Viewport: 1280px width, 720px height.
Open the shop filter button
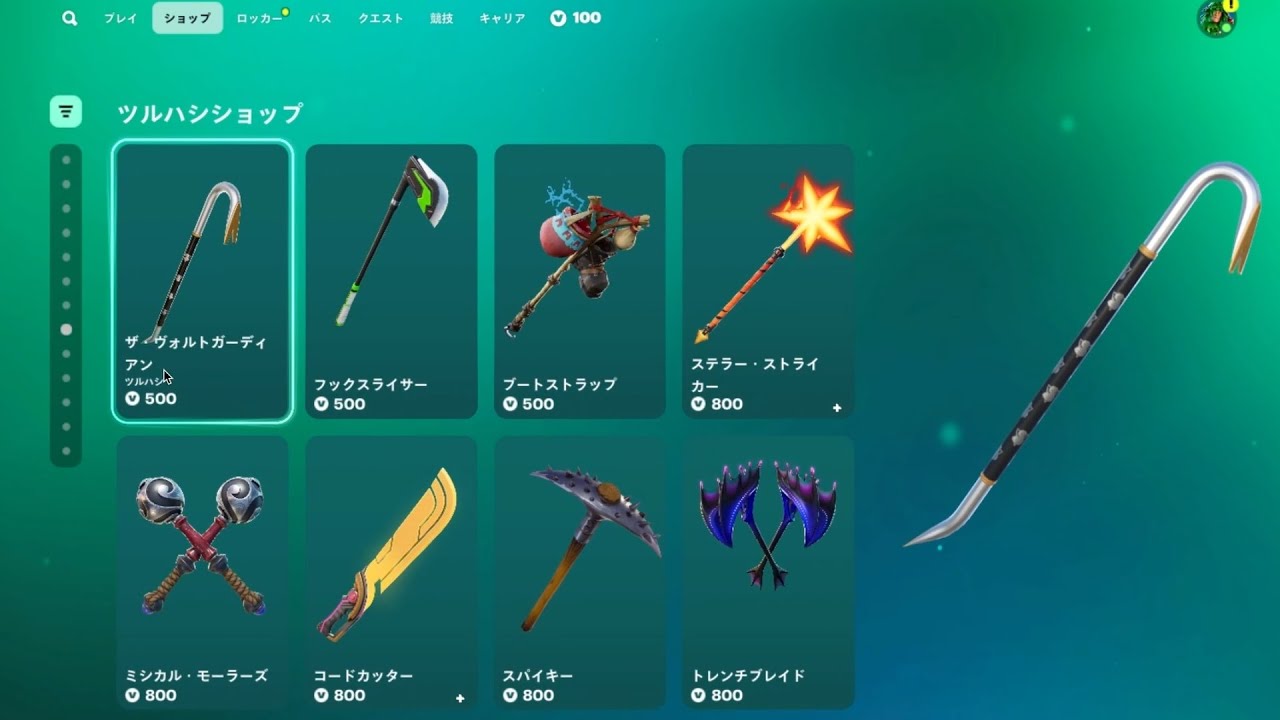pos(66,111)
